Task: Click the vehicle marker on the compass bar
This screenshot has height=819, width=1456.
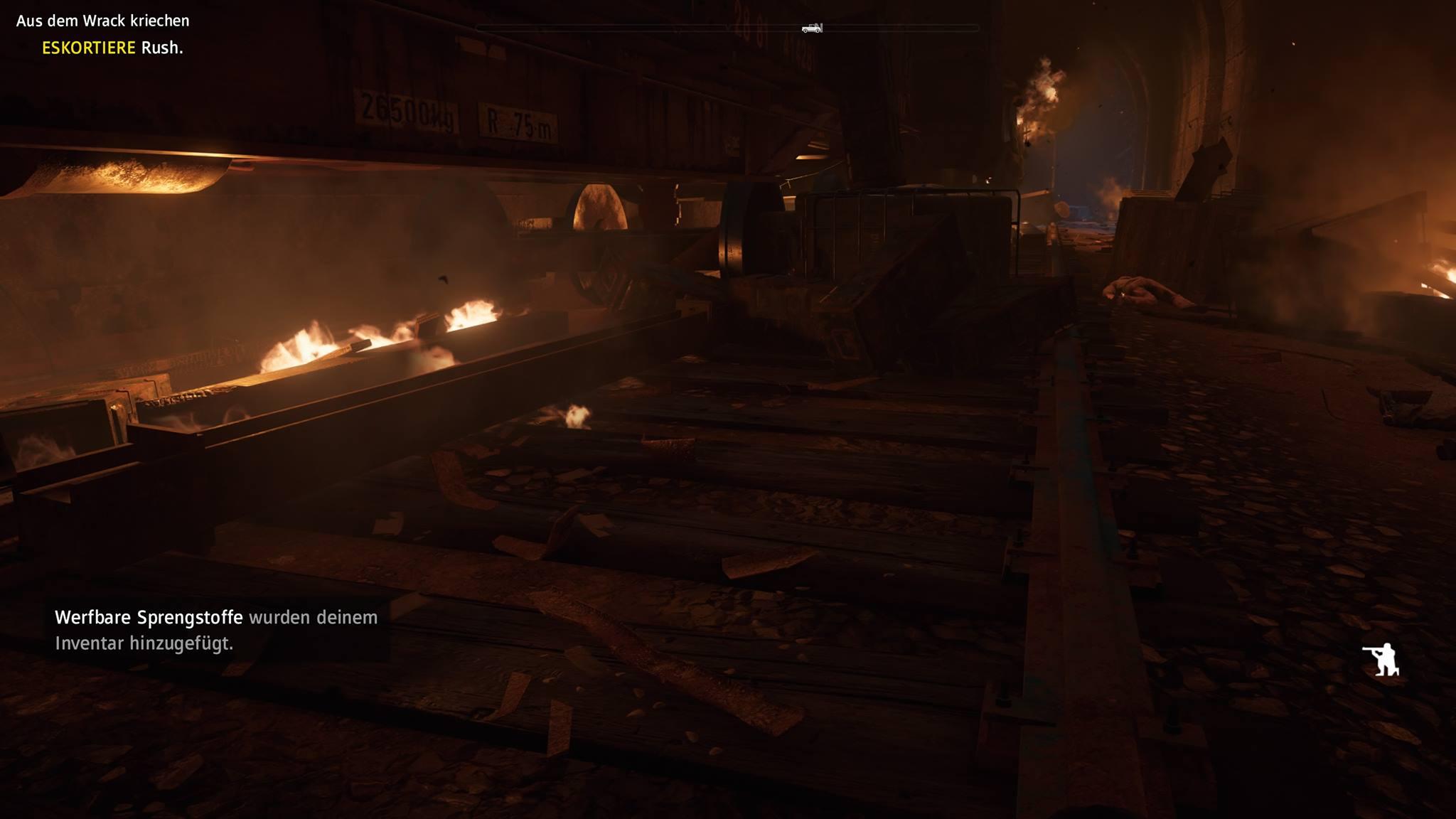Action: (x=812, y=28)
